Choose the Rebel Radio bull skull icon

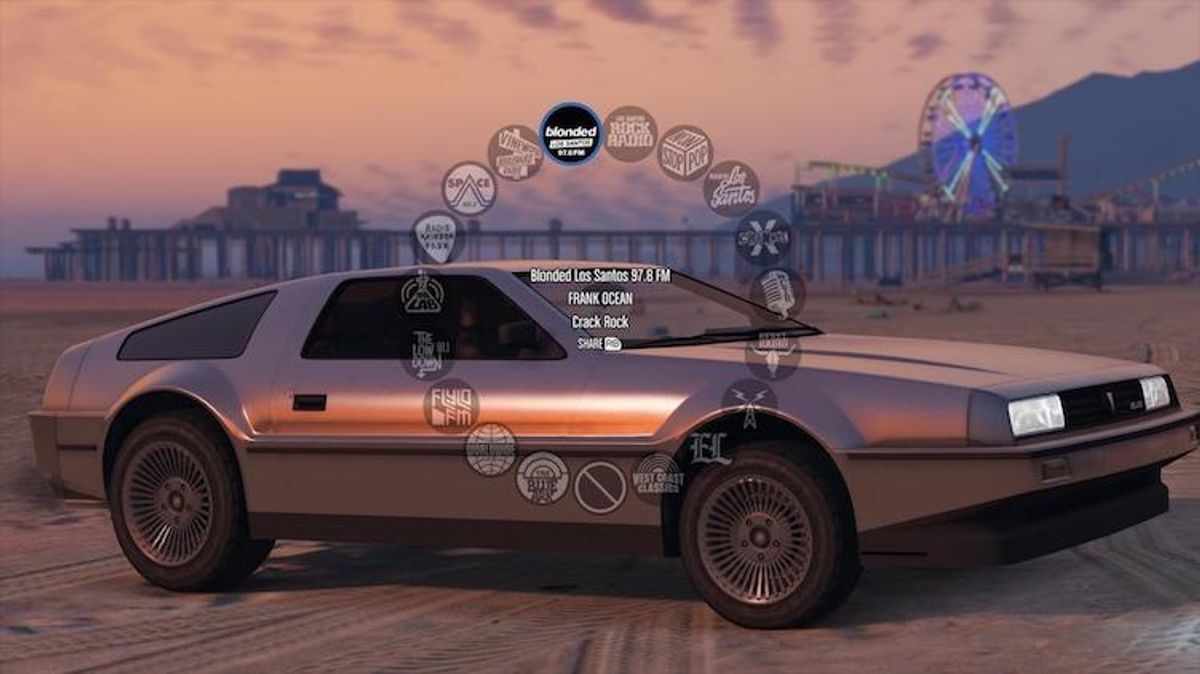(773, 353)
